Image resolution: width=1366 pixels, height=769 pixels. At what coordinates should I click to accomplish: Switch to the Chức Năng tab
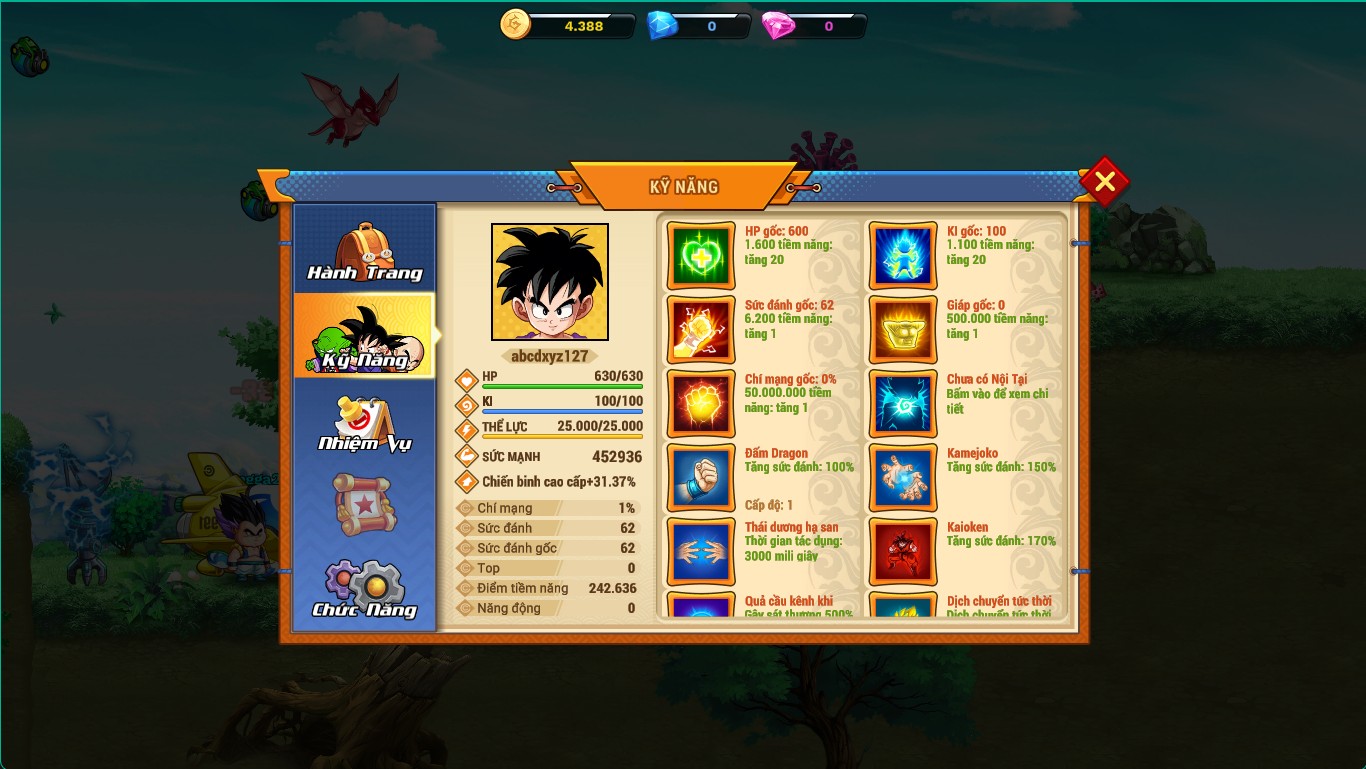[365, 589]
